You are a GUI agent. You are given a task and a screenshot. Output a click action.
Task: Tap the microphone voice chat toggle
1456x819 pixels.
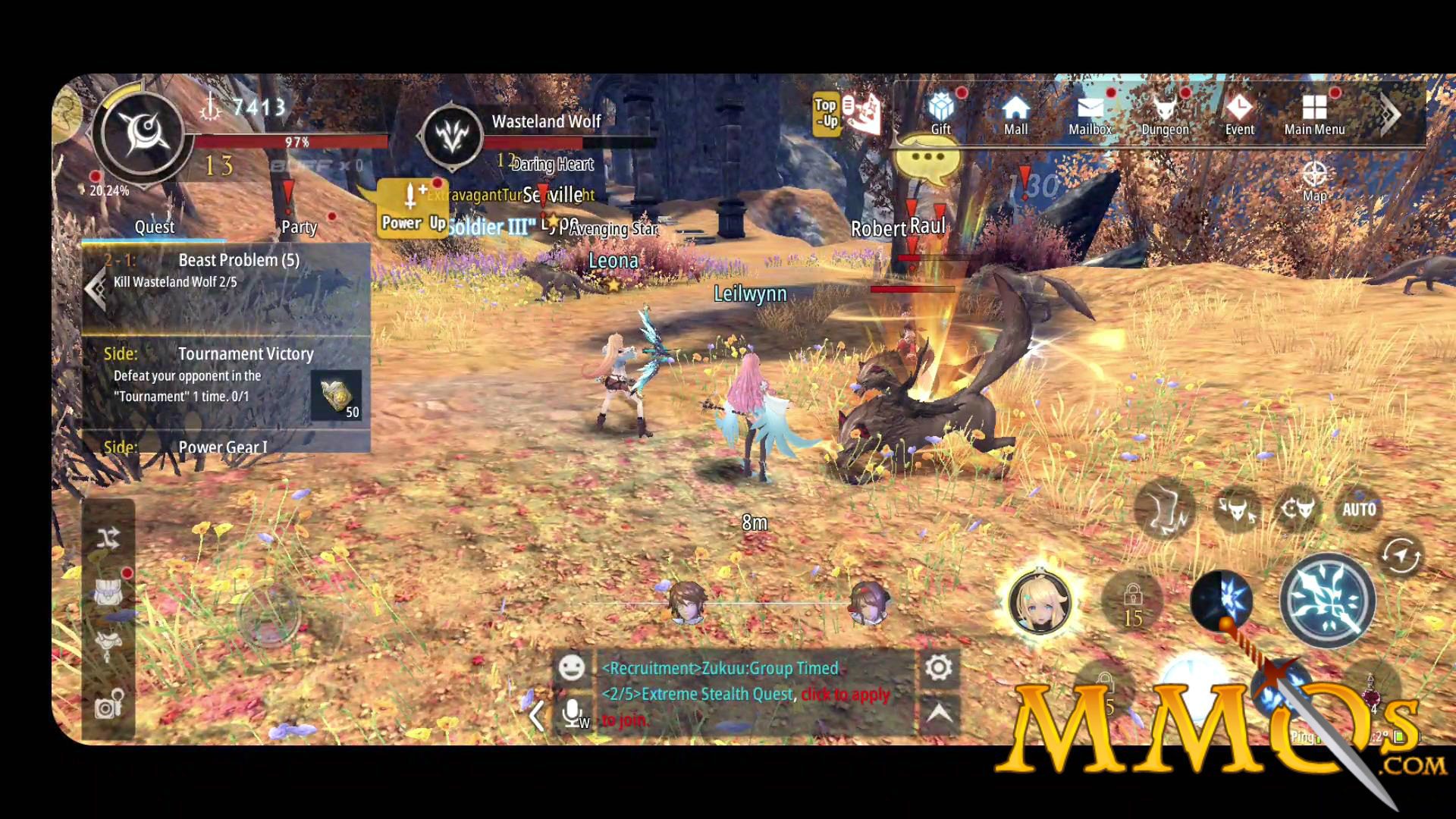click(x=571, y=713)
